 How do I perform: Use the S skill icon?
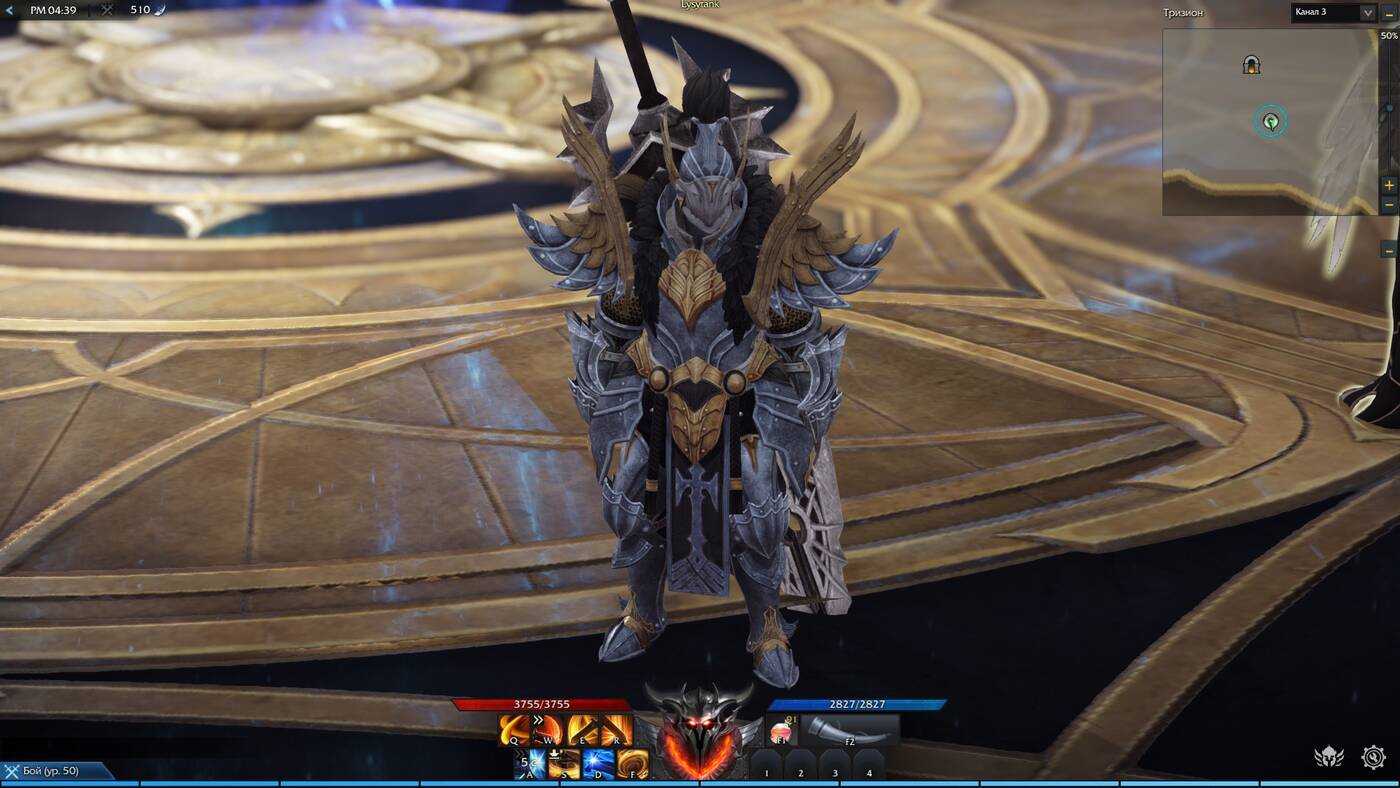pos(564,764)
